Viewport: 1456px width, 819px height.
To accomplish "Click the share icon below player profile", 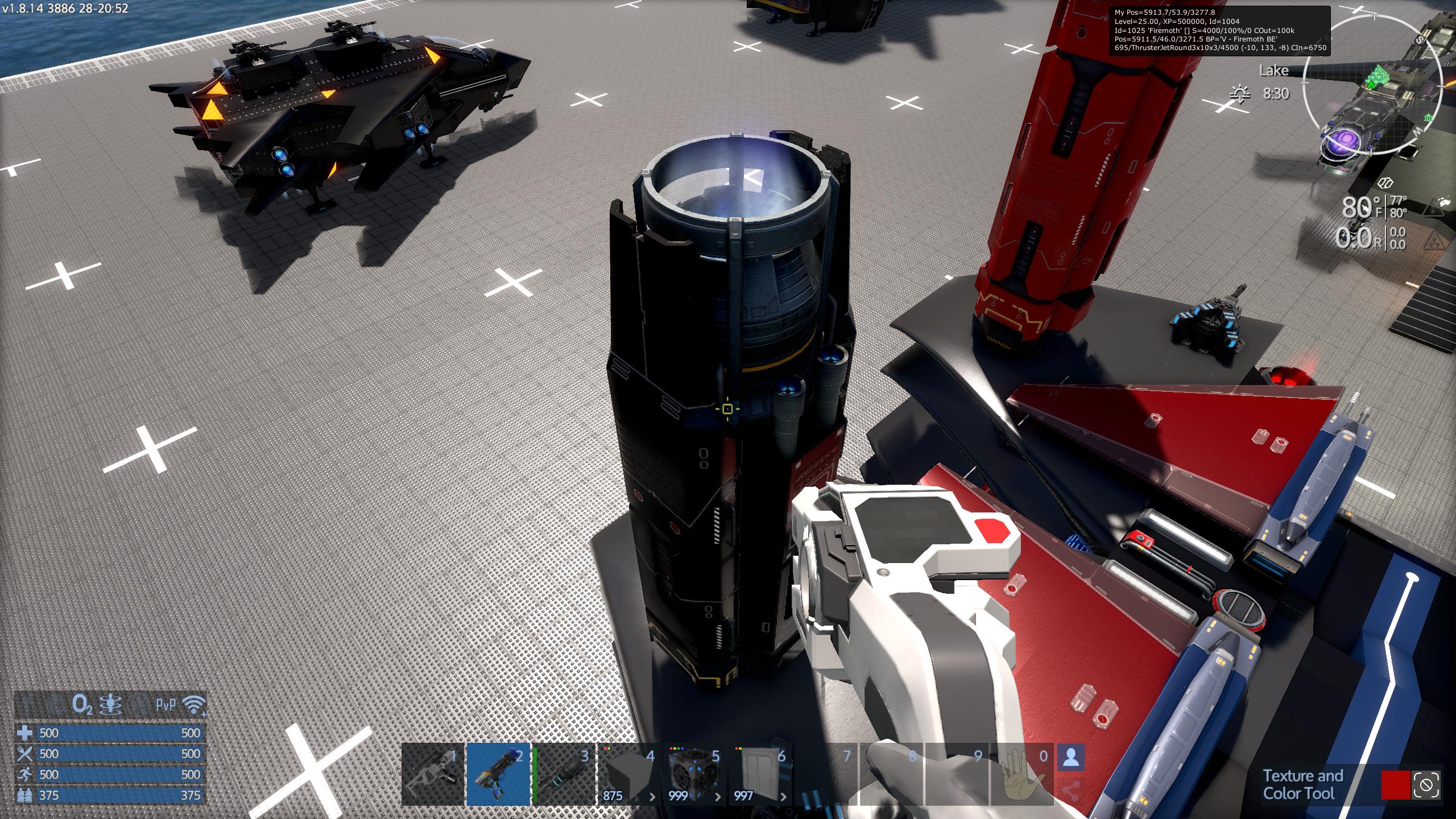I will pos(1071,790).
